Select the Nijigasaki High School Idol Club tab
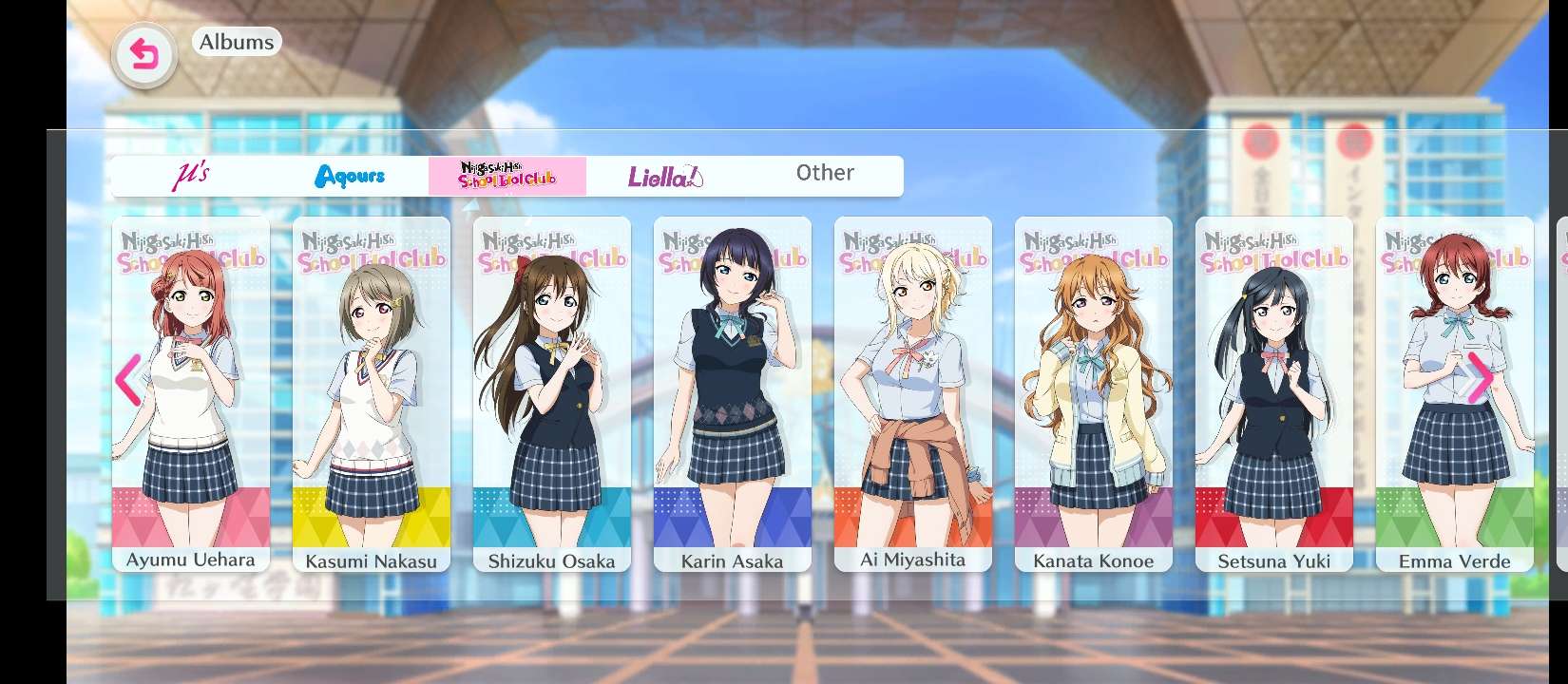This screenshot has height=684, width=1568. click(x=507, y=176)
